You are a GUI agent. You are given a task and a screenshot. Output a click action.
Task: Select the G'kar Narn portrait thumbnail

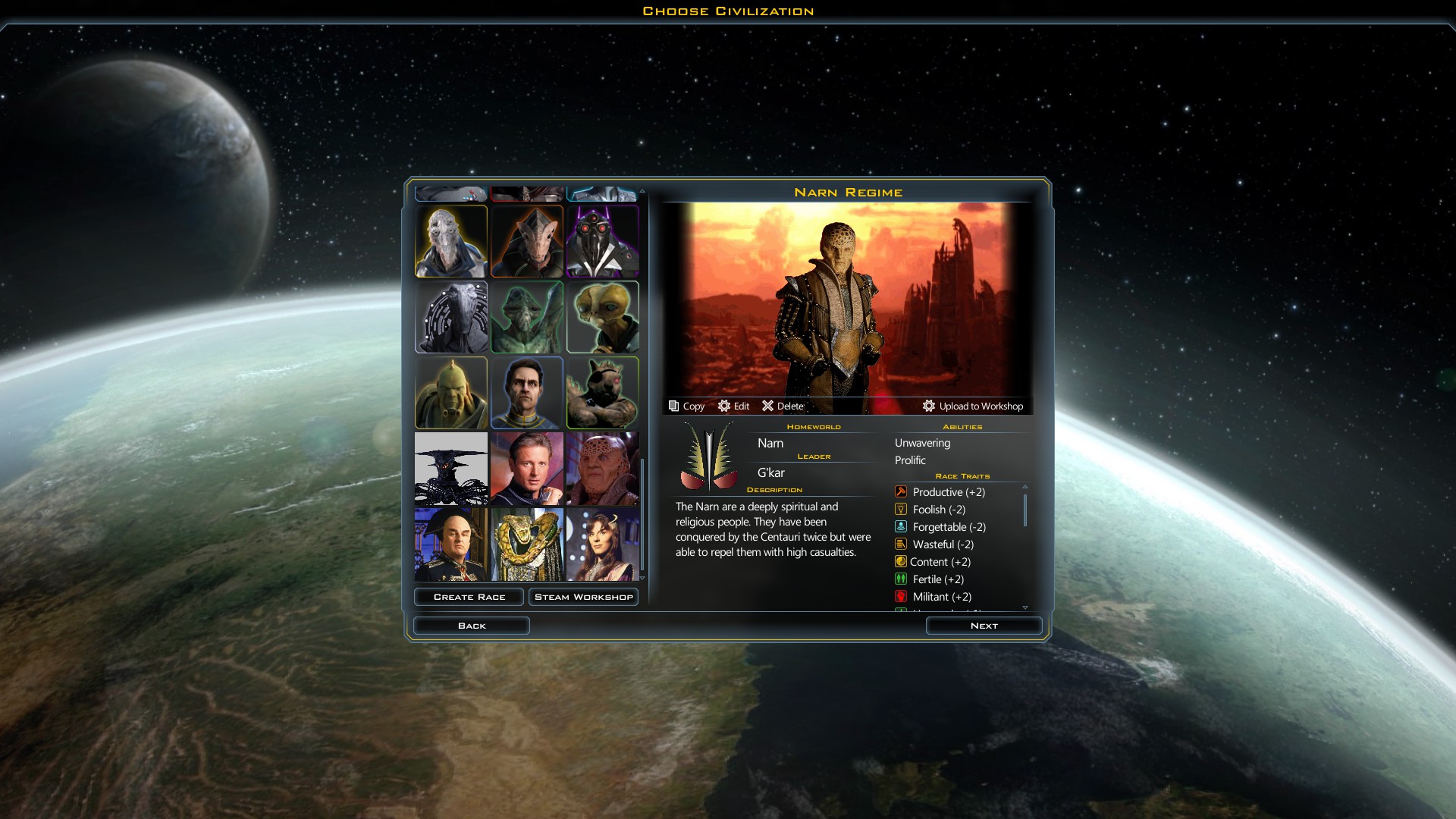click(x=603, y=469)
